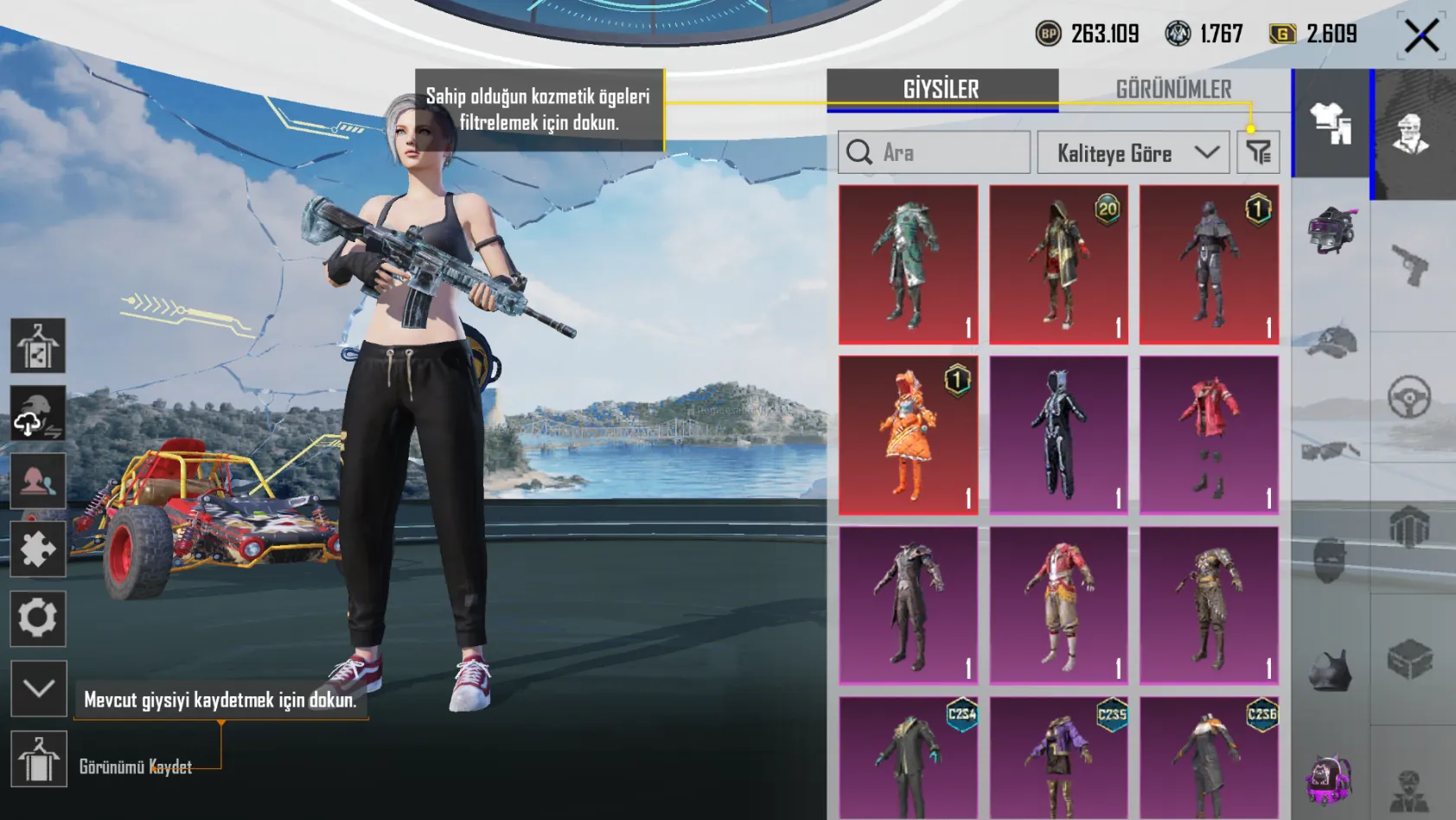The height and width of the screenshot is (820, 1456).
Task: Collapse the left toolbar with the down arrow
Action: 38,689
